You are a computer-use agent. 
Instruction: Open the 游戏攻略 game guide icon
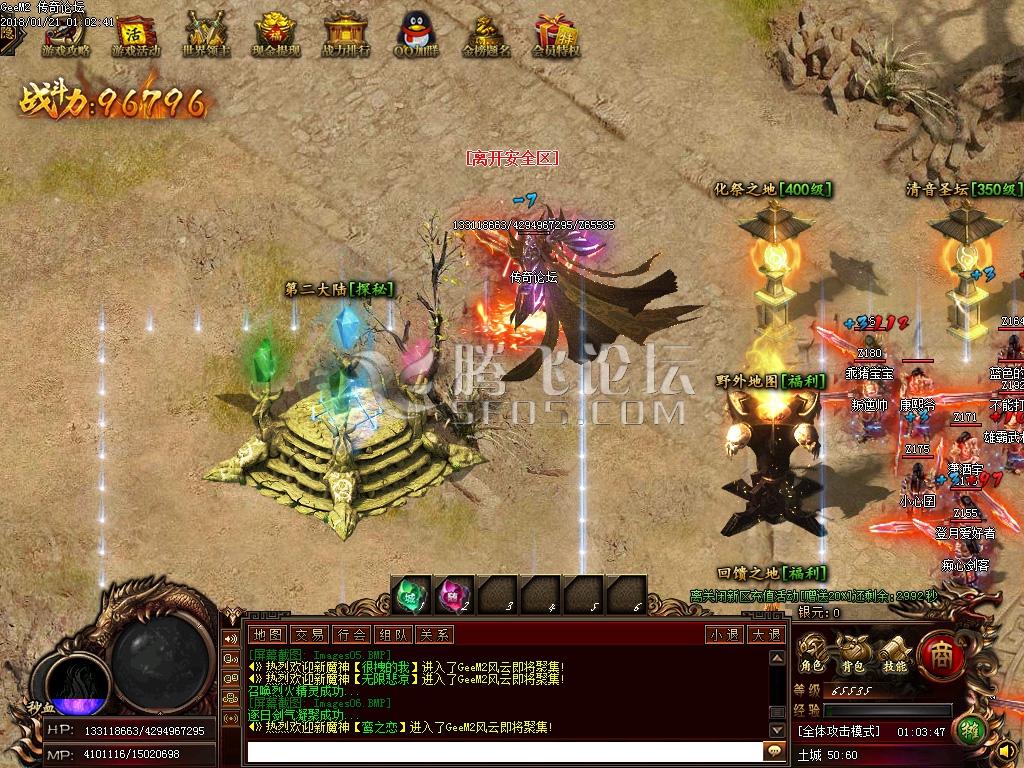click(65, 34)
